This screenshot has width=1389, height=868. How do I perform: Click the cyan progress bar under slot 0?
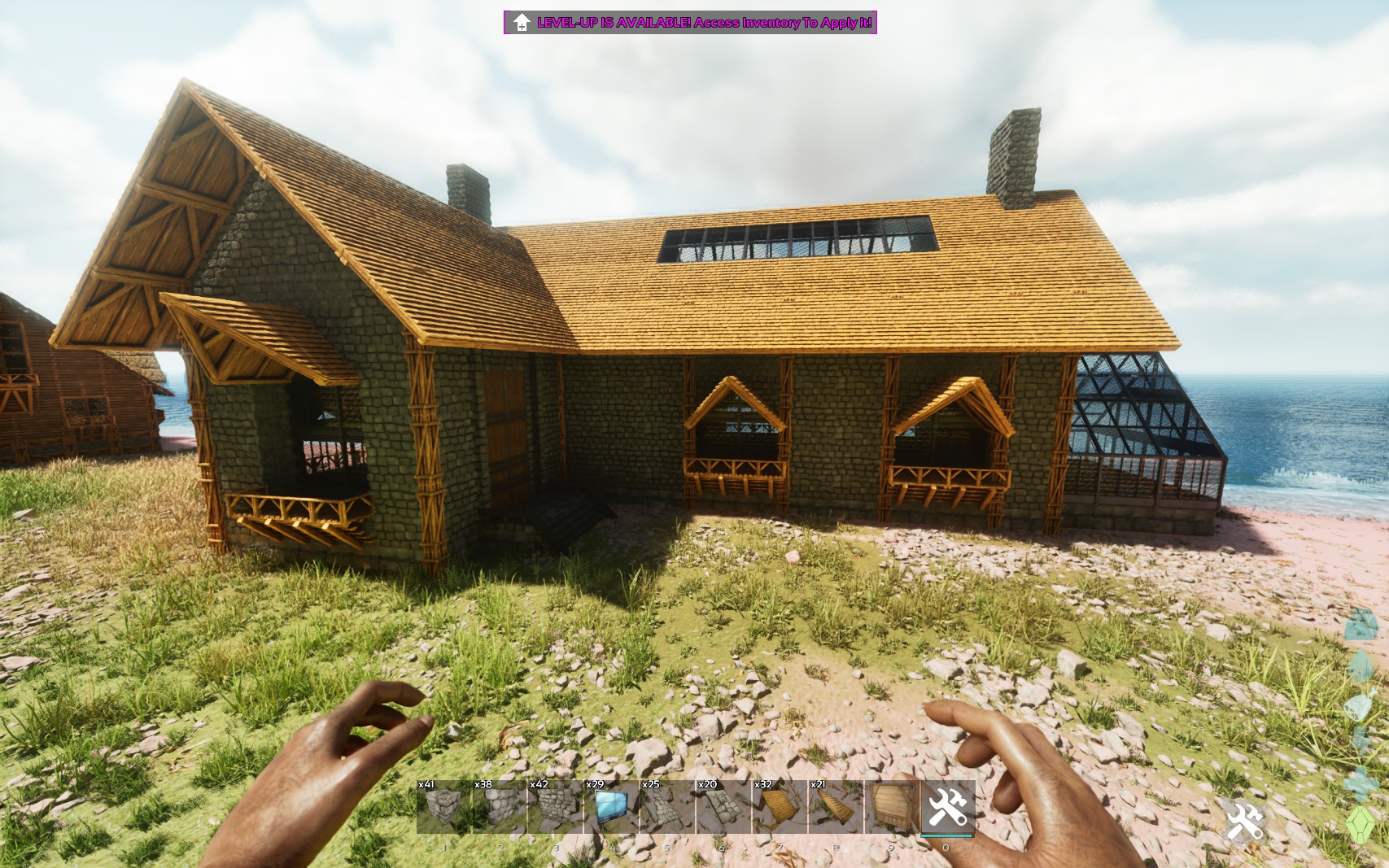click(946, 835)
